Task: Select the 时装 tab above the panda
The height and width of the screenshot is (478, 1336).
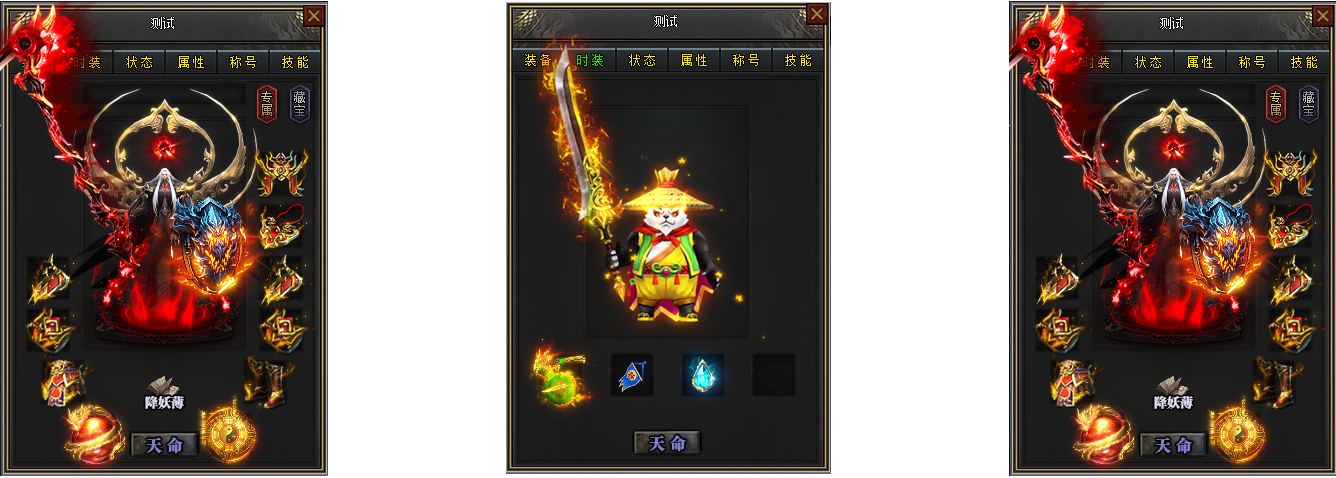Action: point(590,60)
